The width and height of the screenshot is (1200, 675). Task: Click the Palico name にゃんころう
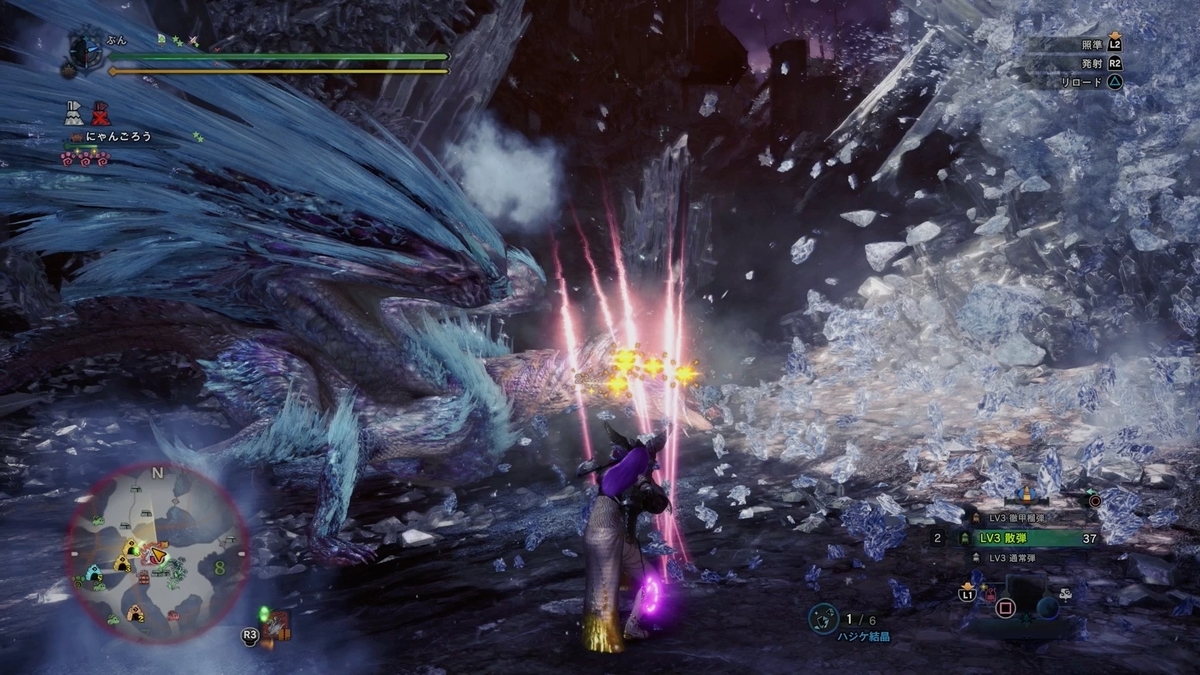(119, 136)
